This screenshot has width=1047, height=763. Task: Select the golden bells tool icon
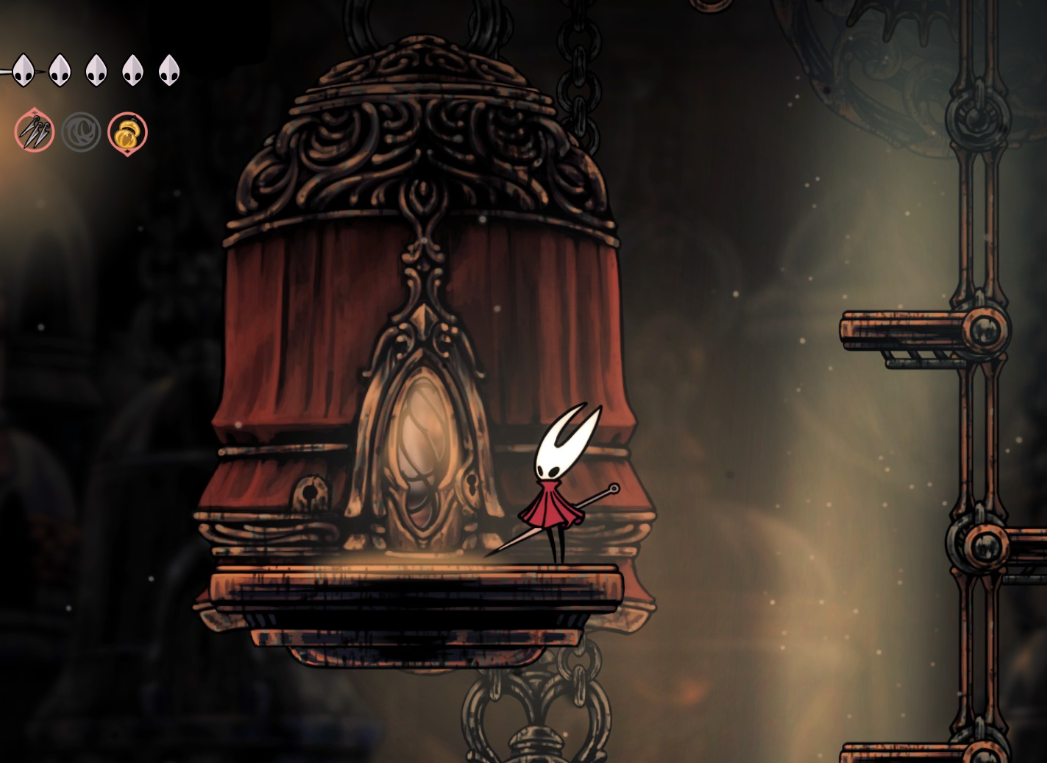click(x=127, y=133)
